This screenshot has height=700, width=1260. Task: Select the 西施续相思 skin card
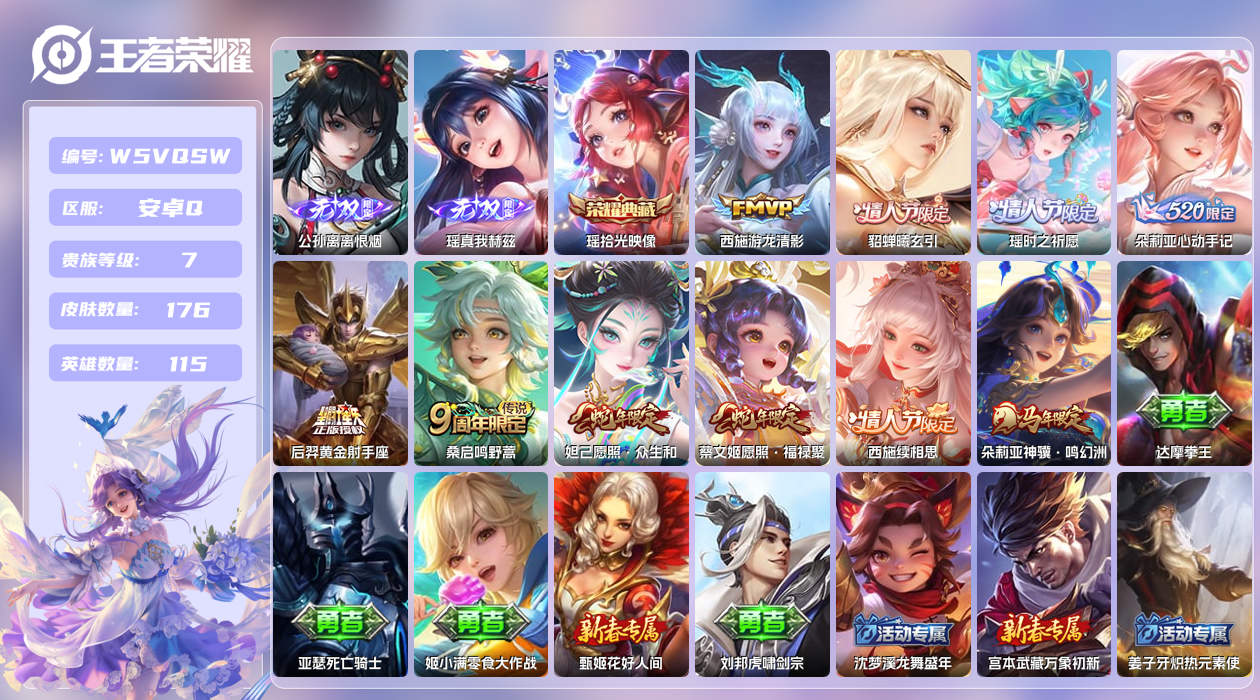[903, 363]
